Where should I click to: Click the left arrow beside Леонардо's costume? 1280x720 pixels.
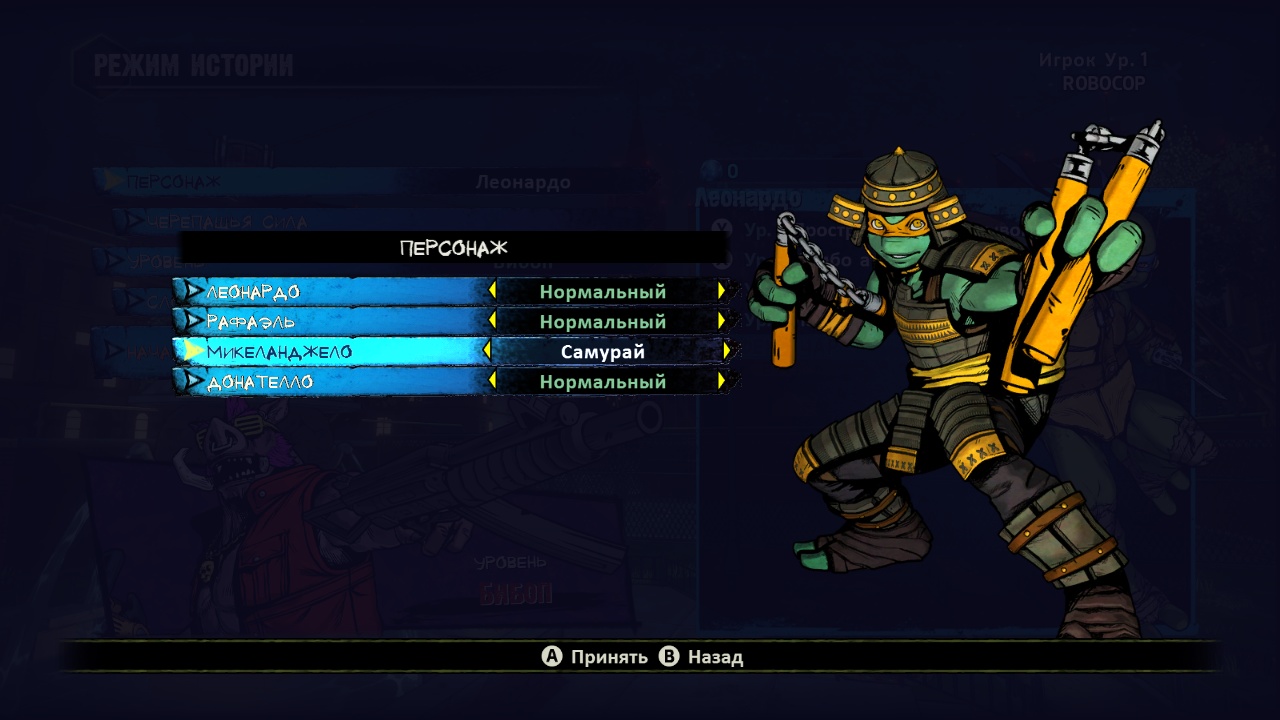[x=492, y=292]
